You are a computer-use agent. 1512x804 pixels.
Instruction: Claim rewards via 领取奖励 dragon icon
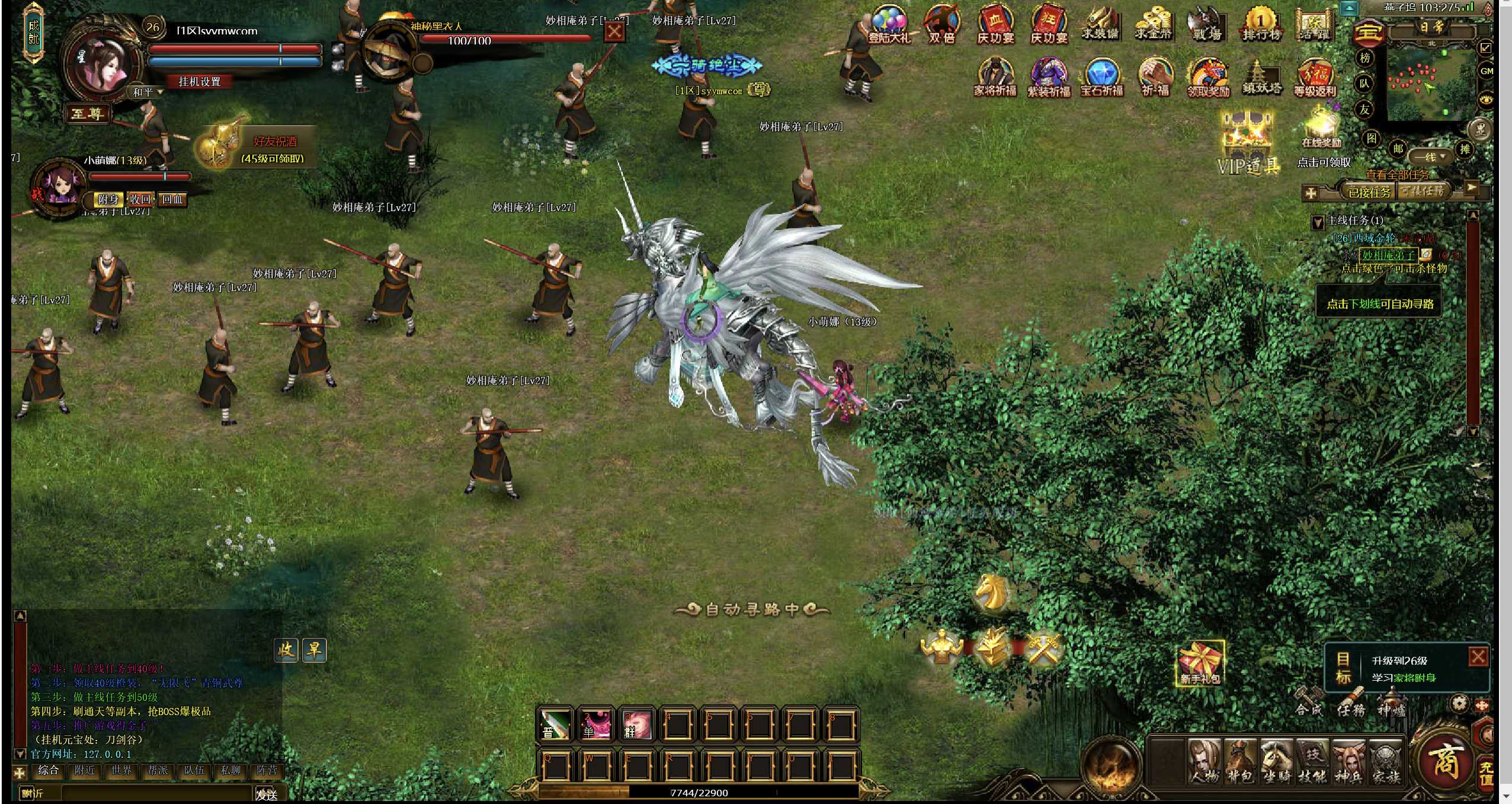1208,77
